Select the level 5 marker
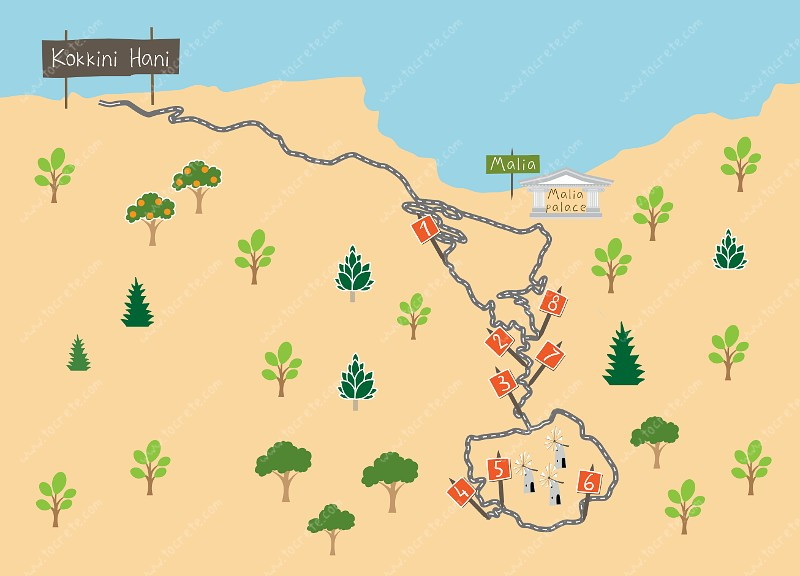 point(497,468)
